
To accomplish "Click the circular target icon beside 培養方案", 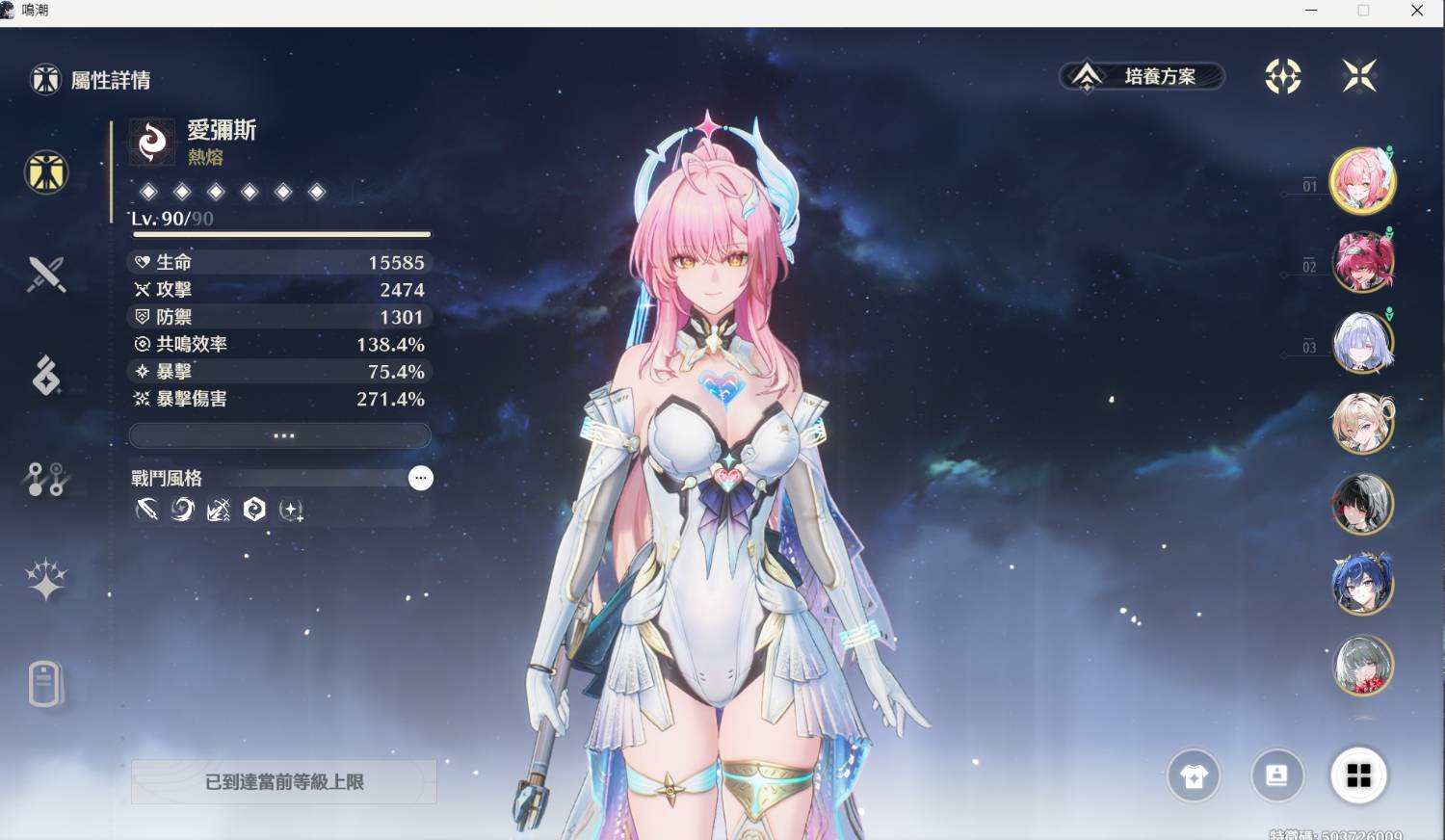I will [x=1282, y=76].
